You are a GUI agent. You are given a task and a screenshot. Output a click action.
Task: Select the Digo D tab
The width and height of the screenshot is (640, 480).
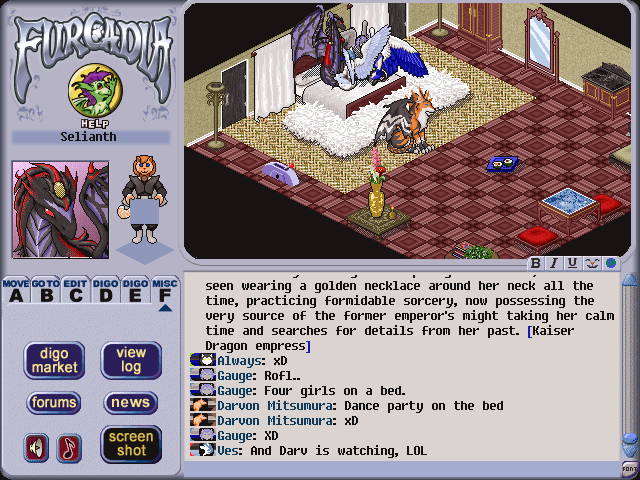105,291
